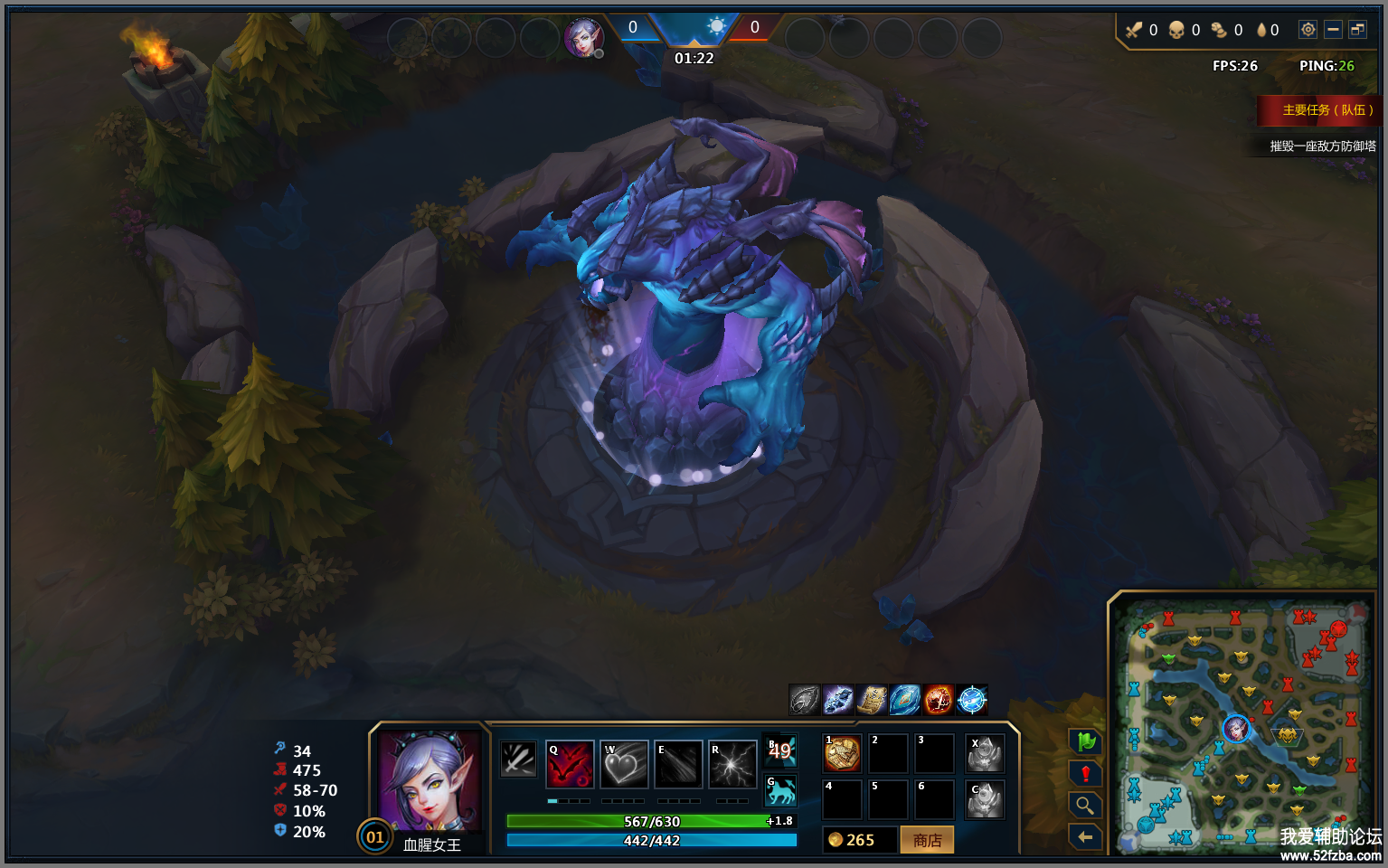Click the green flag signal button
Image resolution: width=1388 pixels, height=868 pixels.
coord(1085,742)
